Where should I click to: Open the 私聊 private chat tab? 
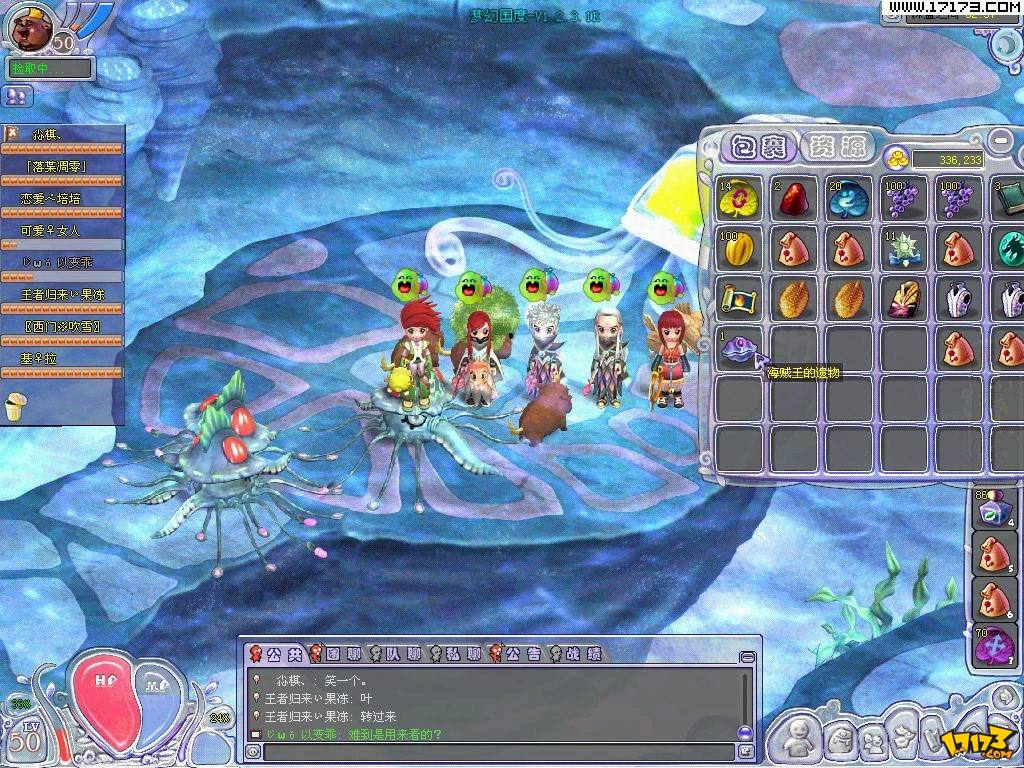[454, 654]
